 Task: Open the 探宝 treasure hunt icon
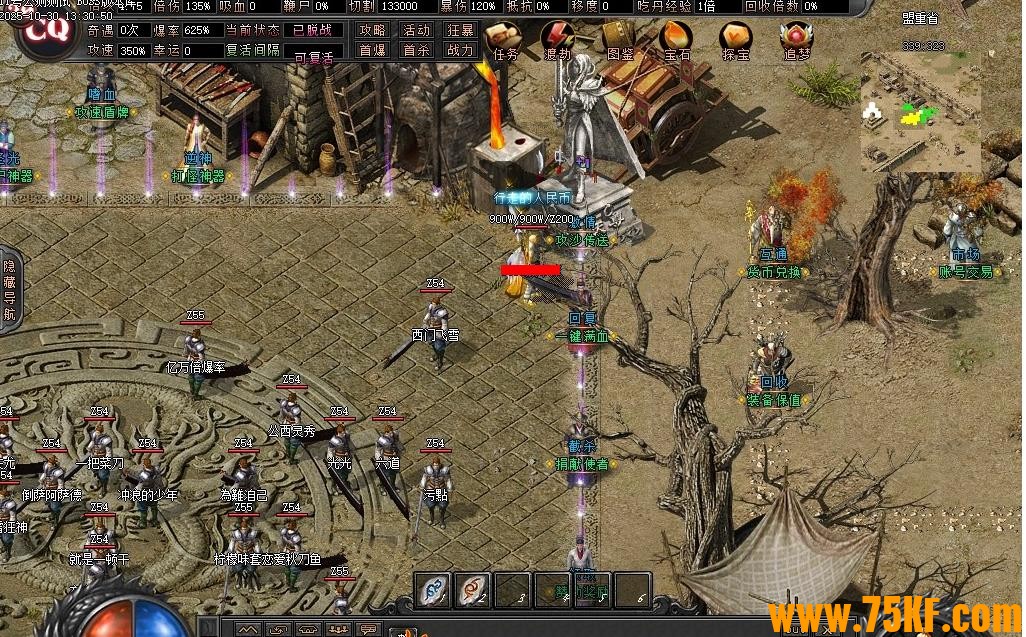point(736,41)
